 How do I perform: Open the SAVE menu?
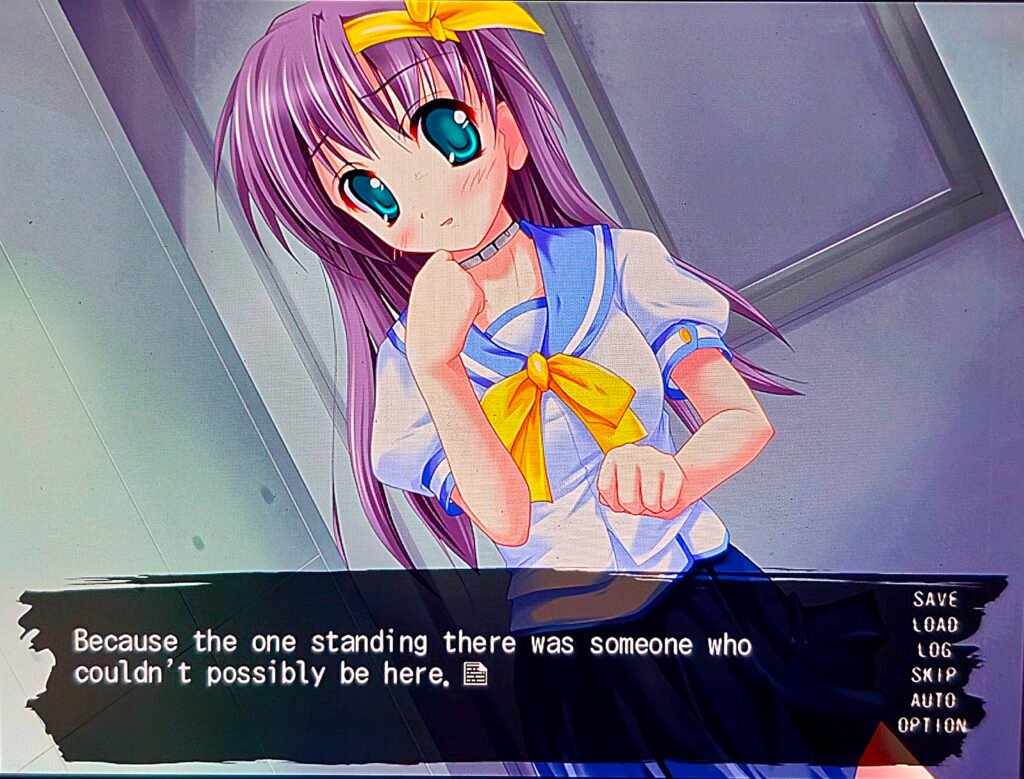pyautogui.click(x=935, y=600)
